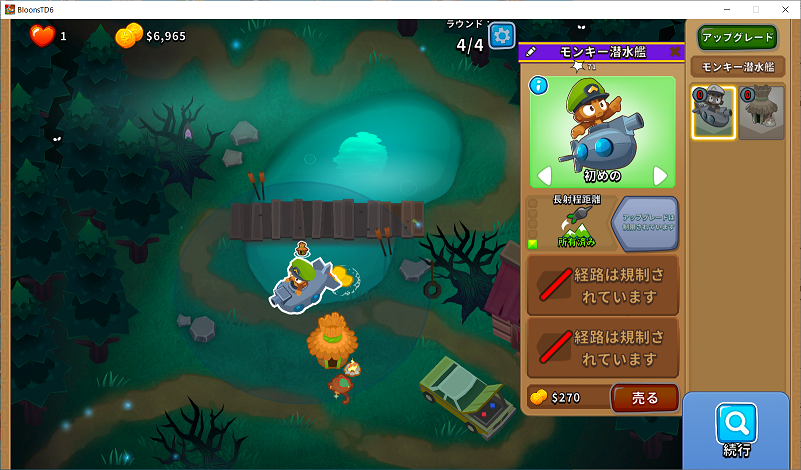Choose the Monkey Sub tower in the shop

click(714, 112)
